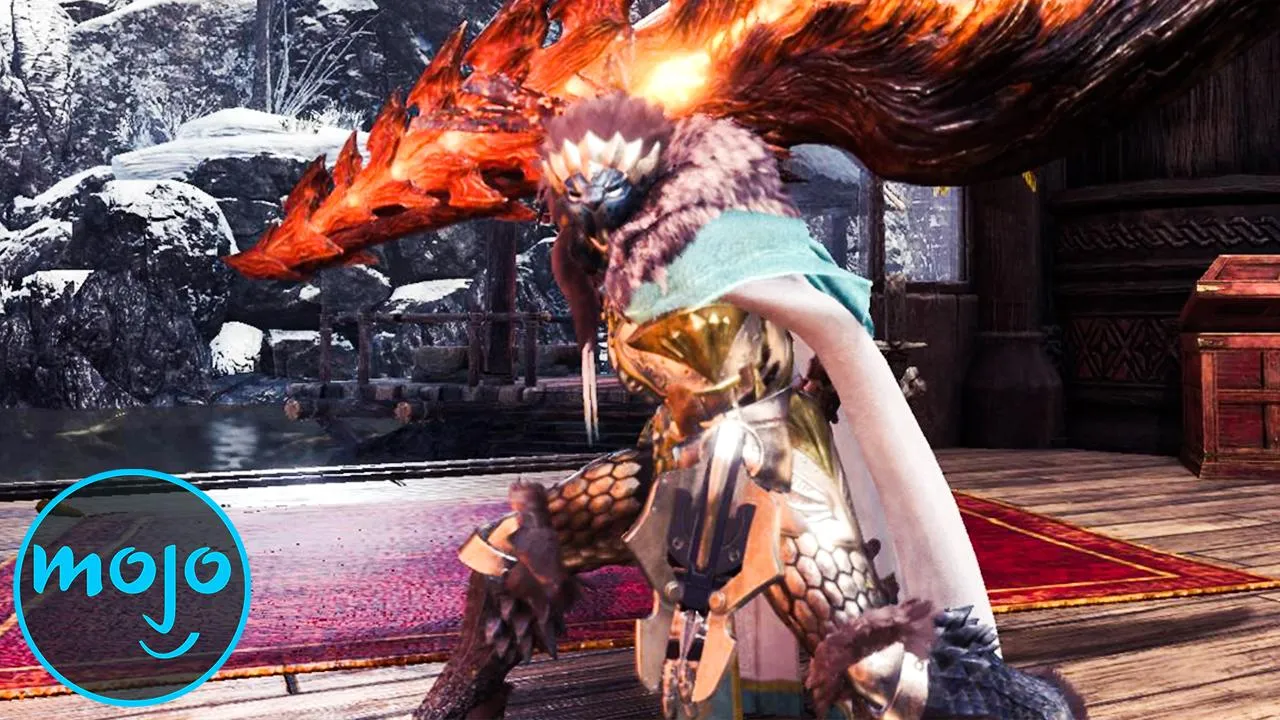Click the WatchMojo logo watermark
The image size is (1280, 720).
(x=132, y=586)
